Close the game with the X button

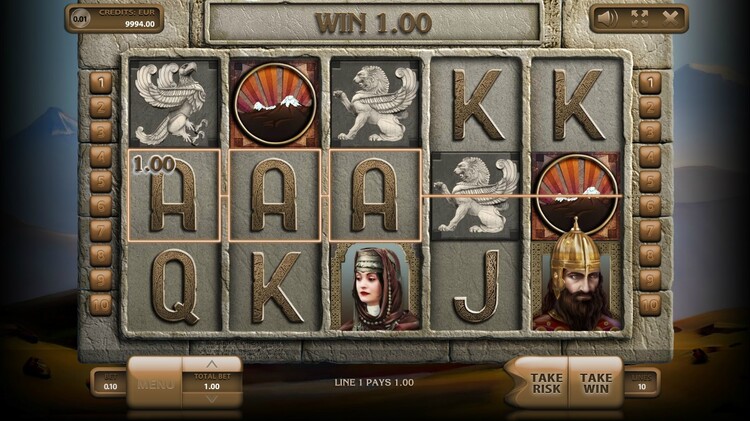coord(668,18)
